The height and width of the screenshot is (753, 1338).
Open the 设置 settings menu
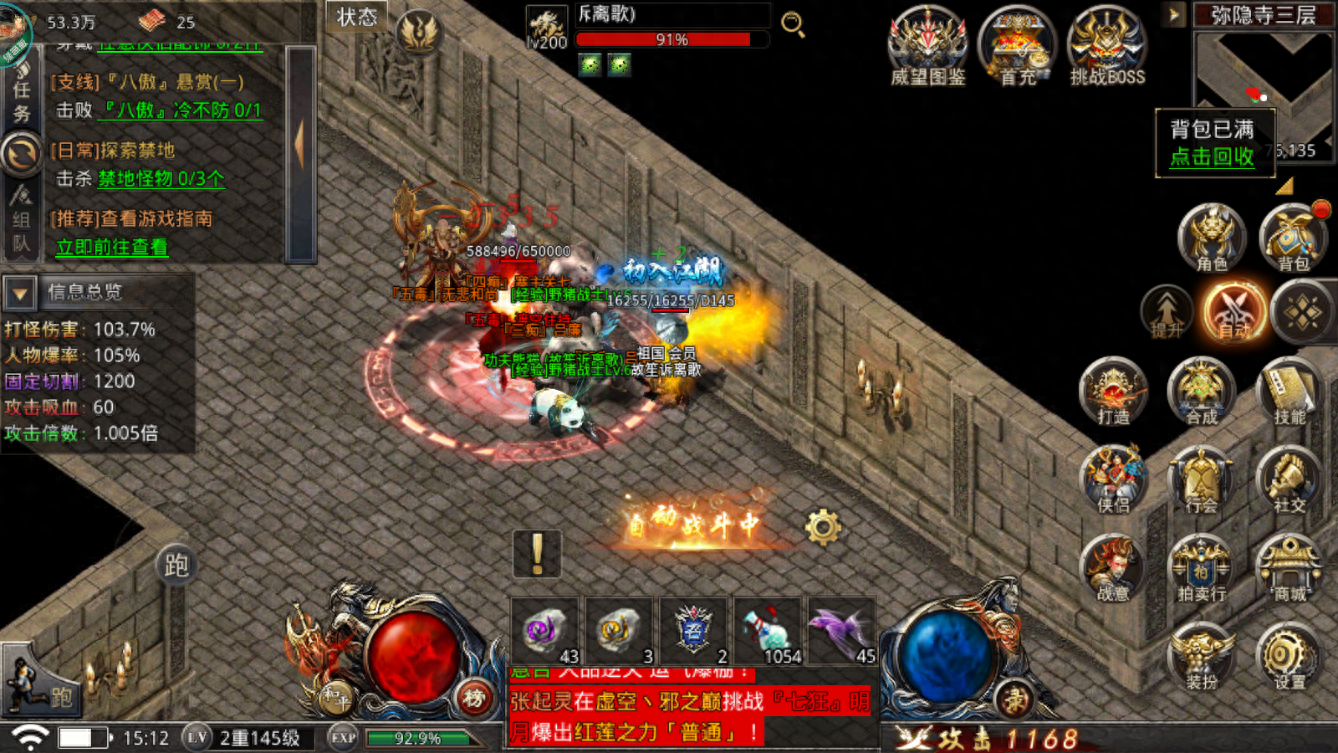1289,657
